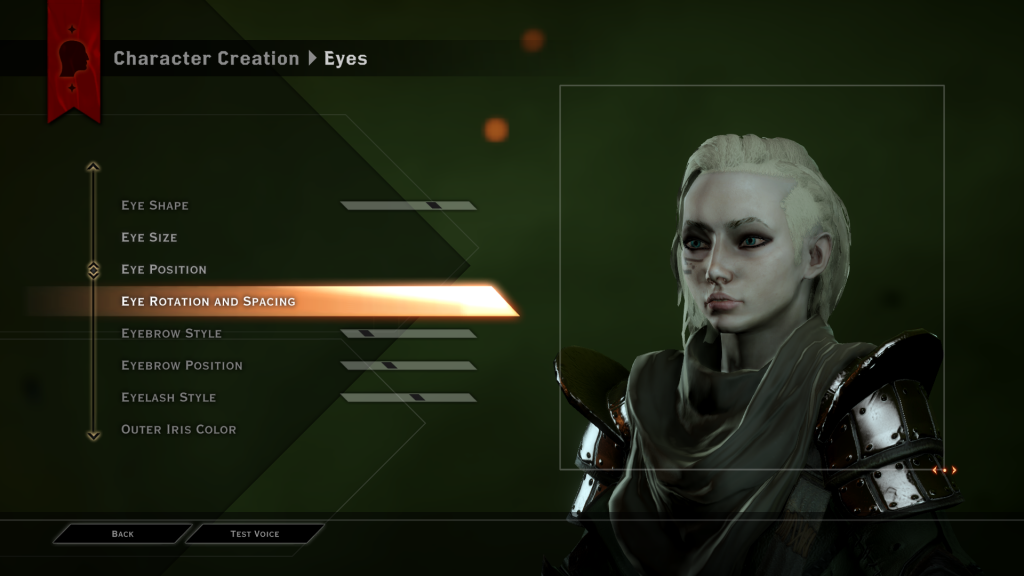This screenshot has width=1024, height=576.
Task: Open the Outer Iris Color setting
Action: coord(178,430)
